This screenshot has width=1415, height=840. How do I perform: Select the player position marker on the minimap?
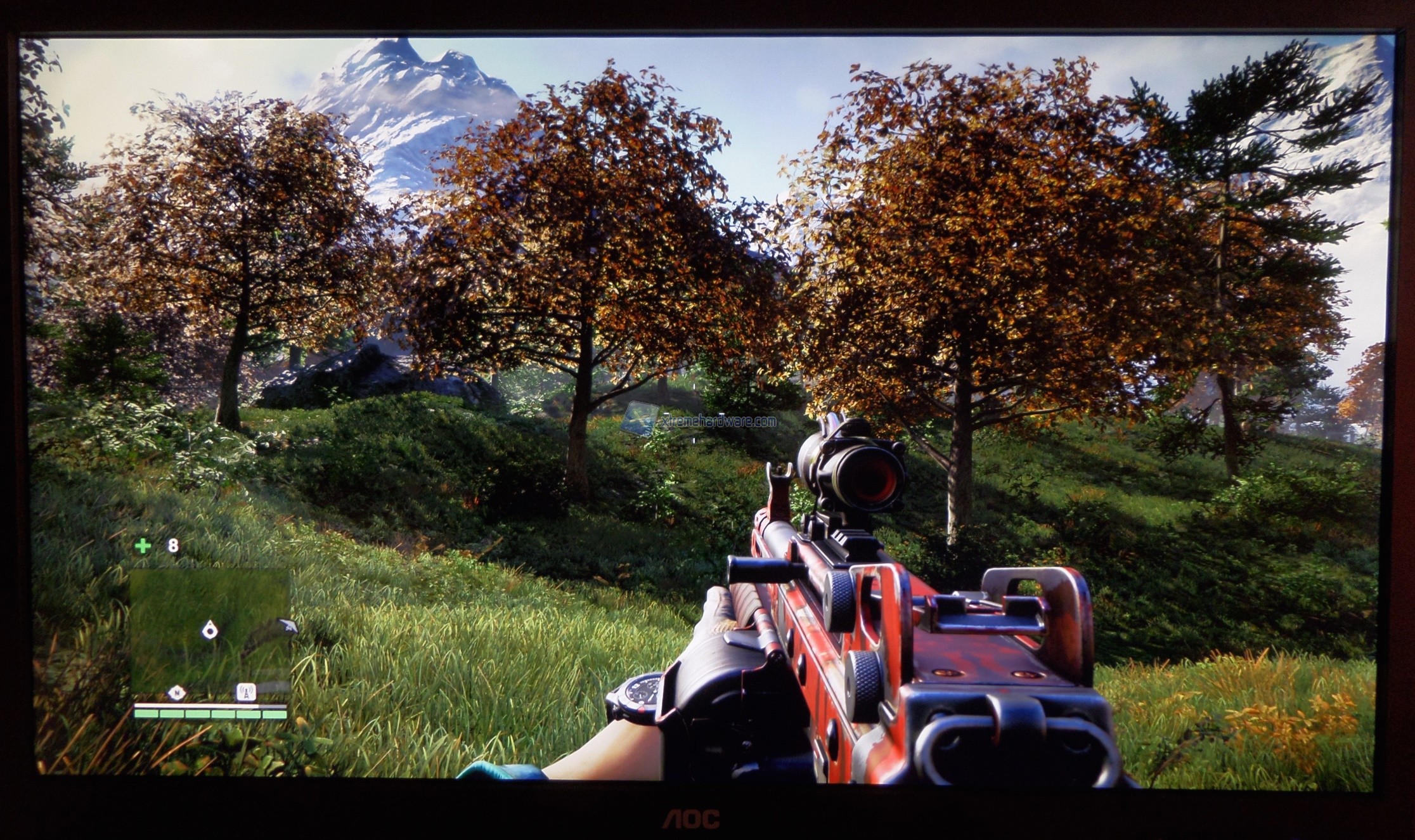(x=210, y=630)
